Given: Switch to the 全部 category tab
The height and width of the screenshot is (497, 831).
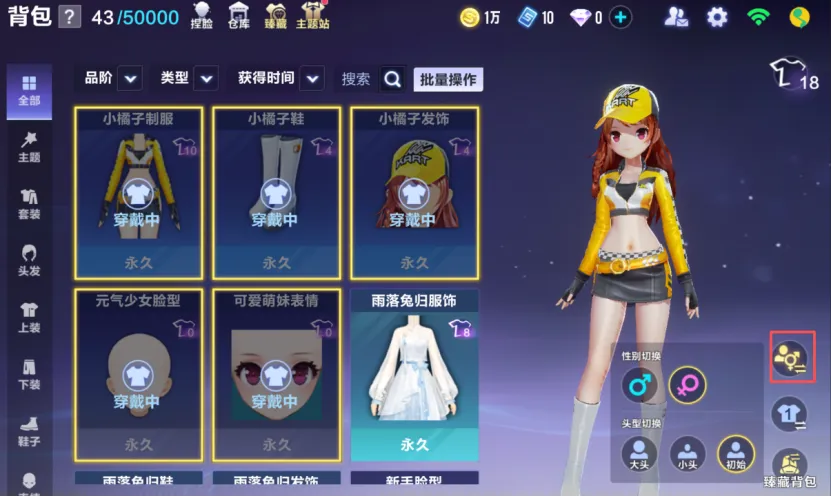Looking at the screenshot, I should (29, 90).
